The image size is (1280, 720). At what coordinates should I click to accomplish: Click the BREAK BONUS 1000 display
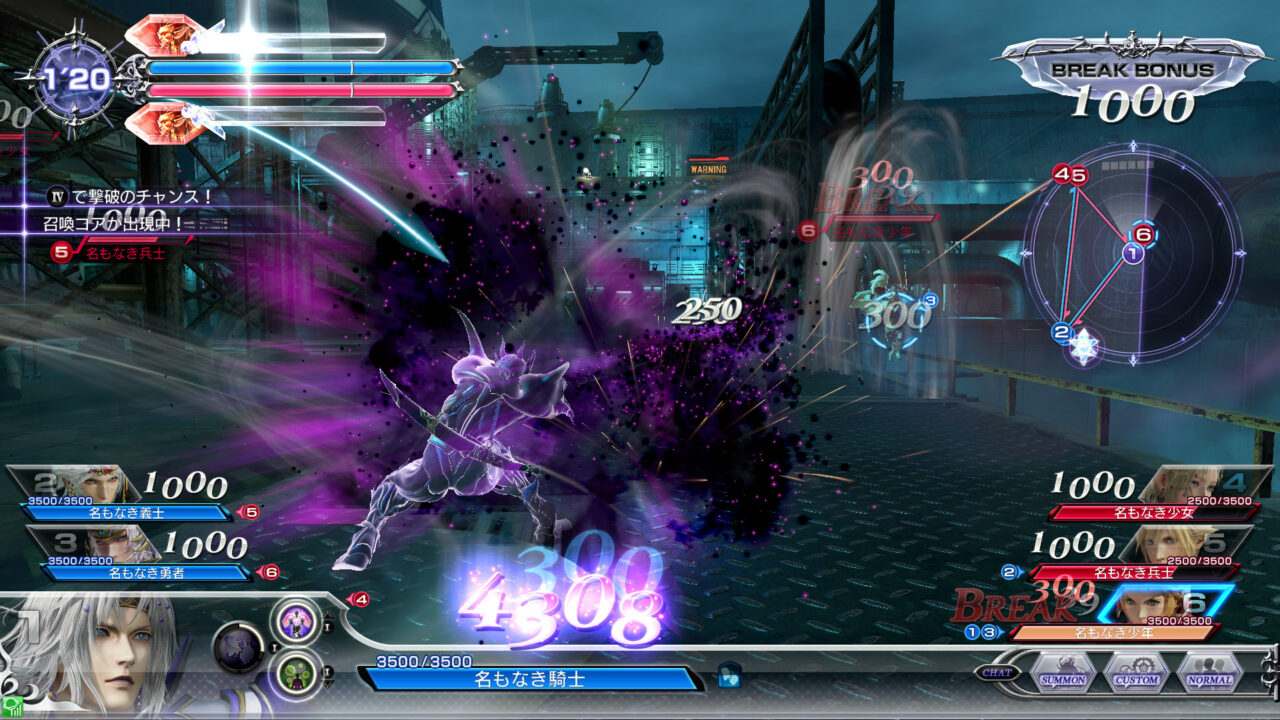1133,85
